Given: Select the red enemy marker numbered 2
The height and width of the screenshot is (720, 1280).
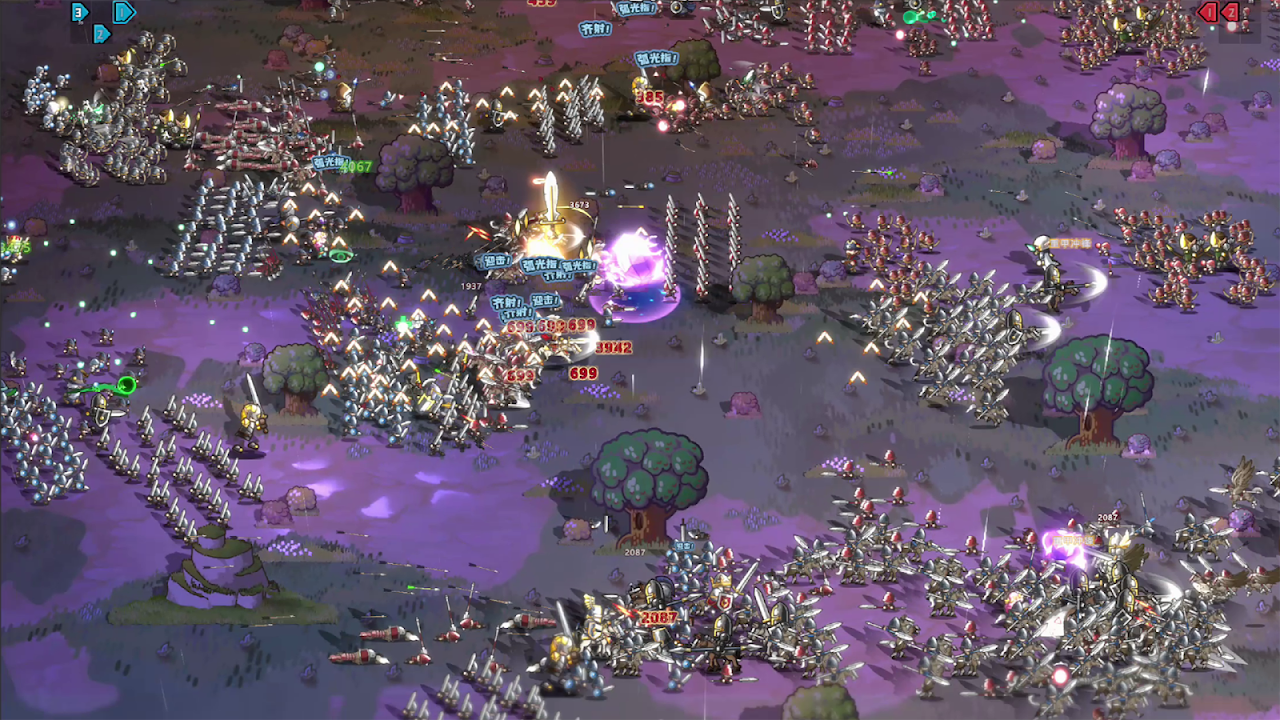Looking at the screenshot, I should (1230, 12).
